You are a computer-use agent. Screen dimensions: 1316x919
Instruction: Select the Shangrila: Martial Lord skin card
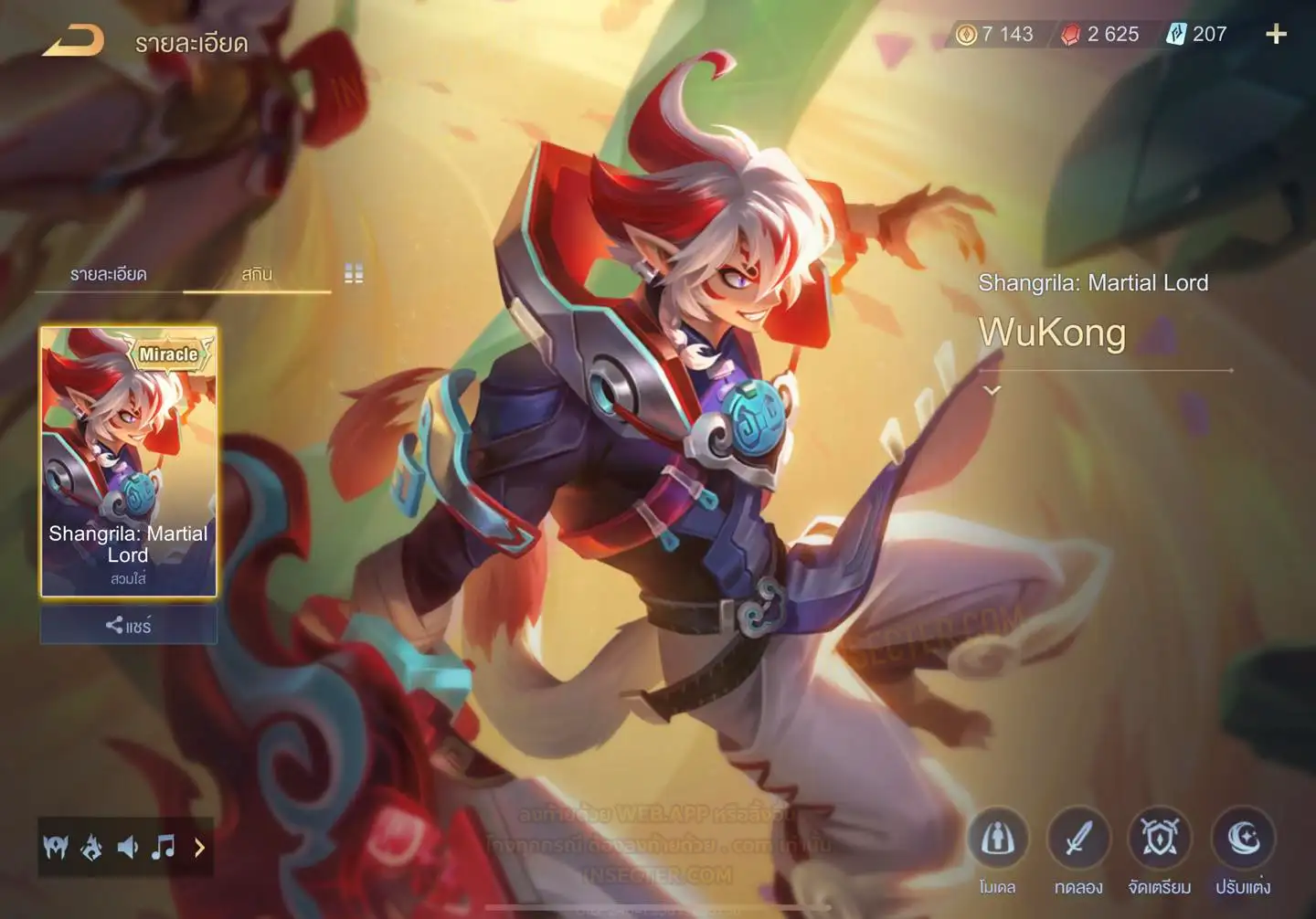coord(128,461)
